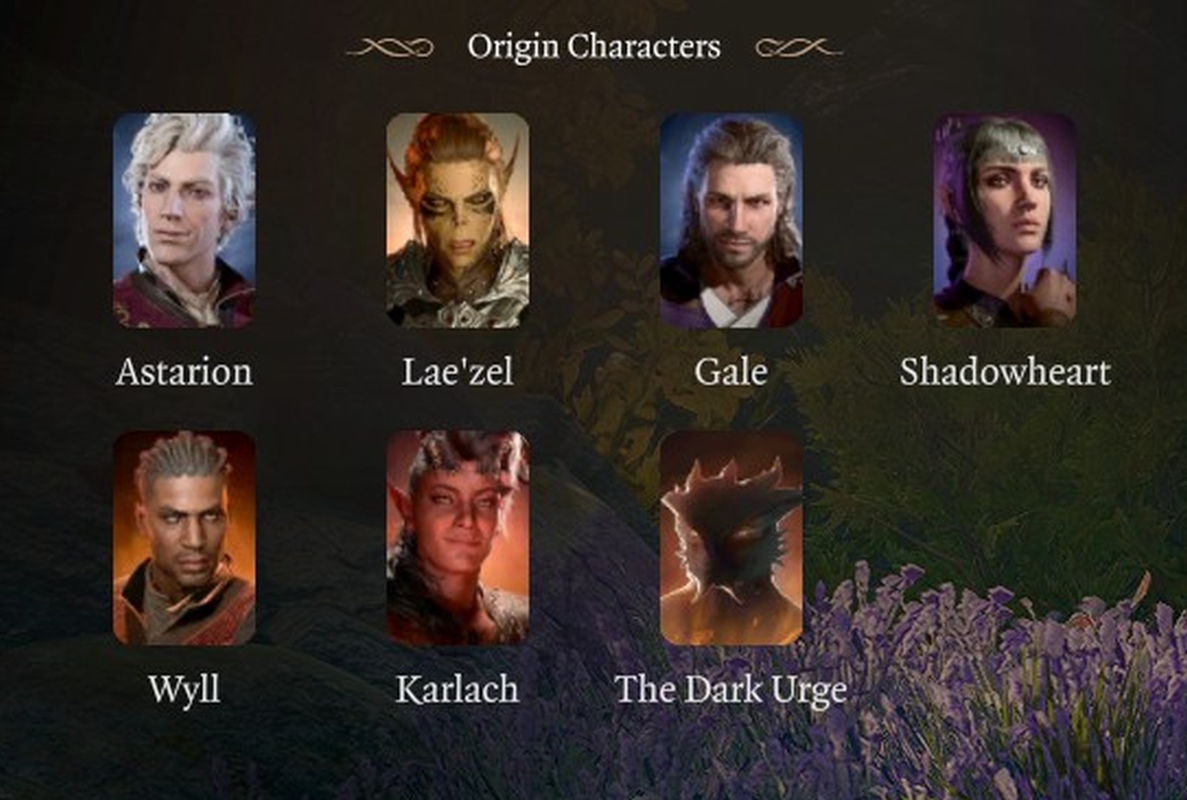Pick The Dark Urge origin
1187x800 pixels.
(731, 538)
